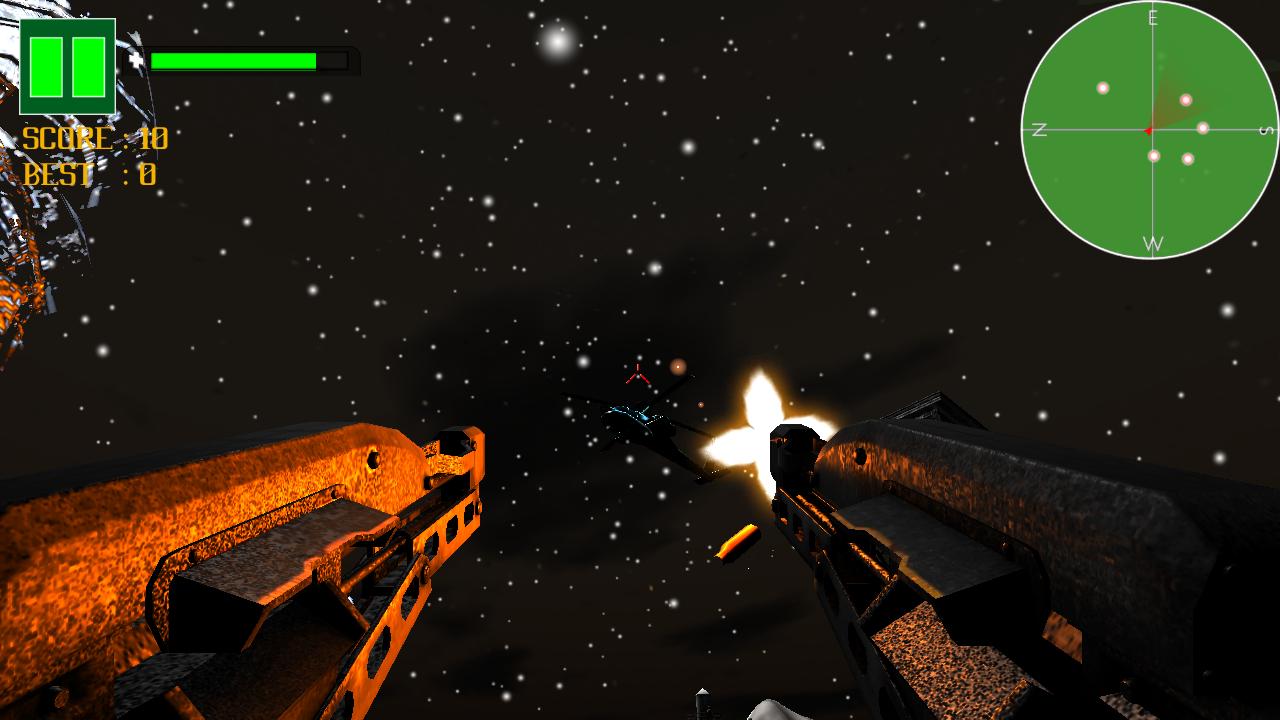Pause the game with the green button
This screenshot has width=1280, height=720.
coord(67,66)
